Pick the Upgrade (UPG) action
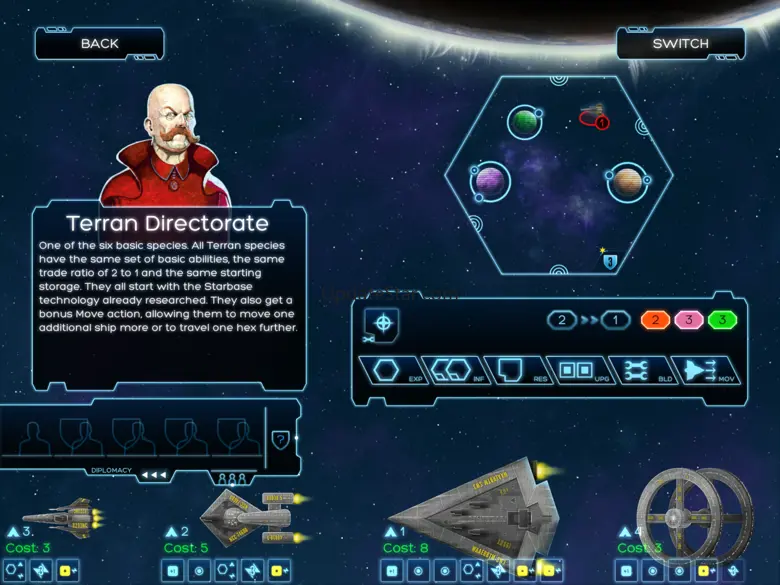Image resolution: width=780 pixels, height=585 pixels. pyautogui.click(x=576, y=370)
